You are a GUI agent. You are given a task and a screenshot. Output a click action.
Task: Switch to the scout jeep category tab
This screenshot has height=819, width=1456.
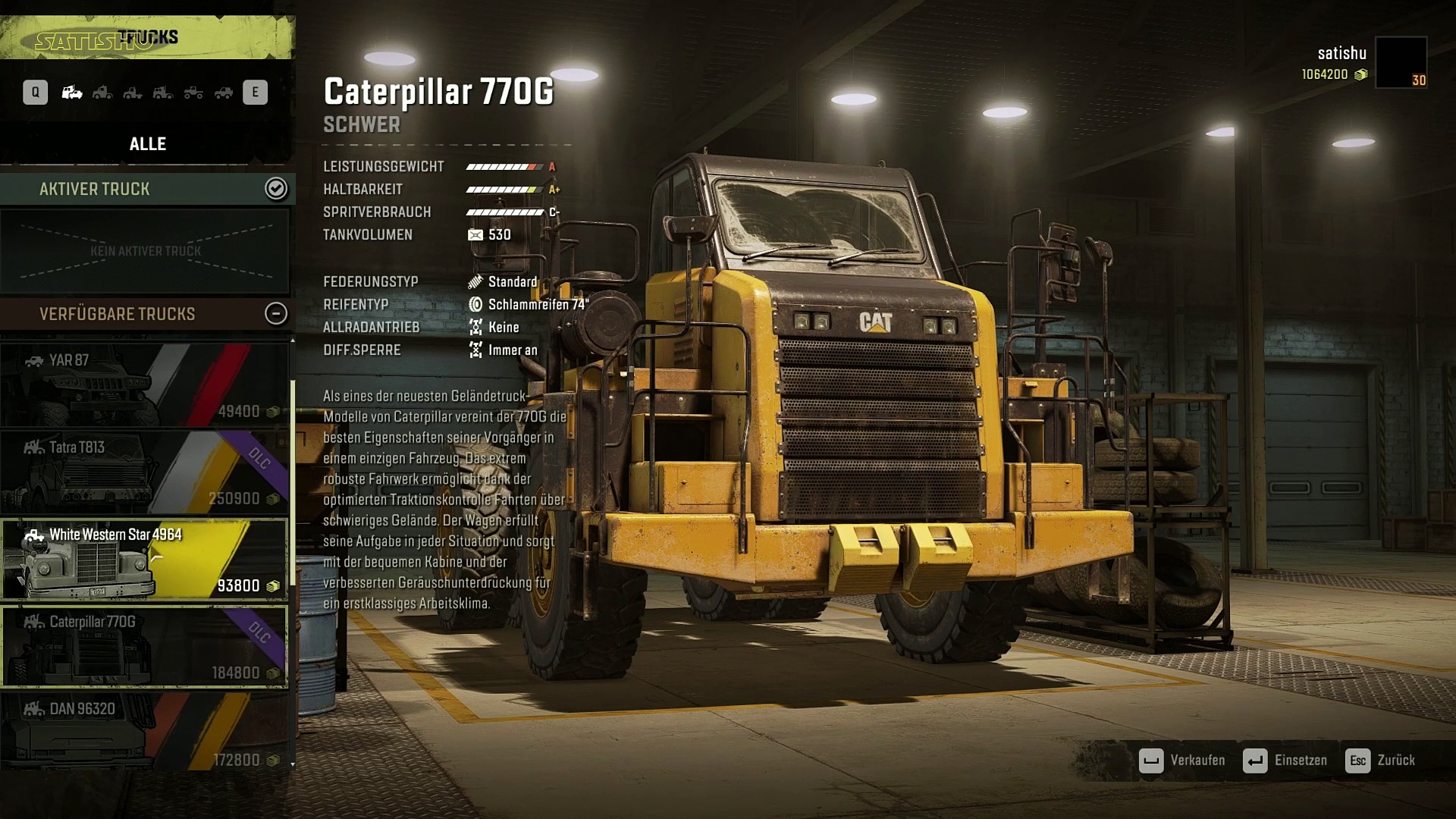(224, 93)
